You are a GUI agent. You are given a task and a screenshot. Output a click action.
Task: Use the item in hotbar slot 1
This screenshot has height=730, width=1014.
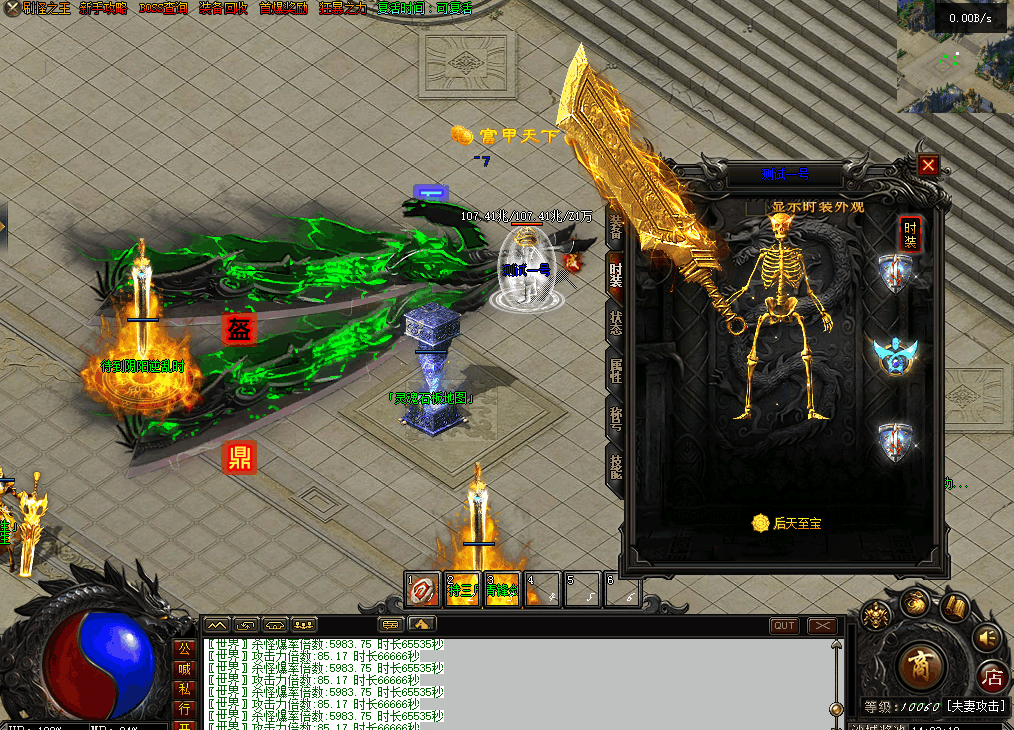[423, 590]
